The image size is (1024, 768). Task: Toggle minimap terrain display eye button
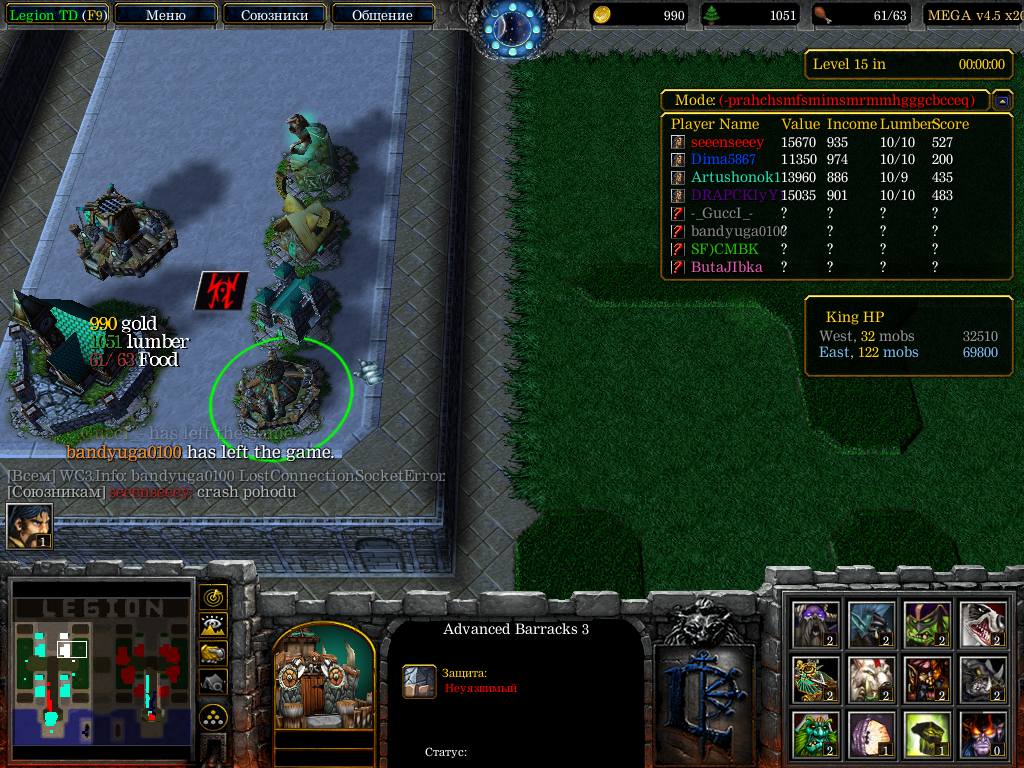tap(214, 625)
